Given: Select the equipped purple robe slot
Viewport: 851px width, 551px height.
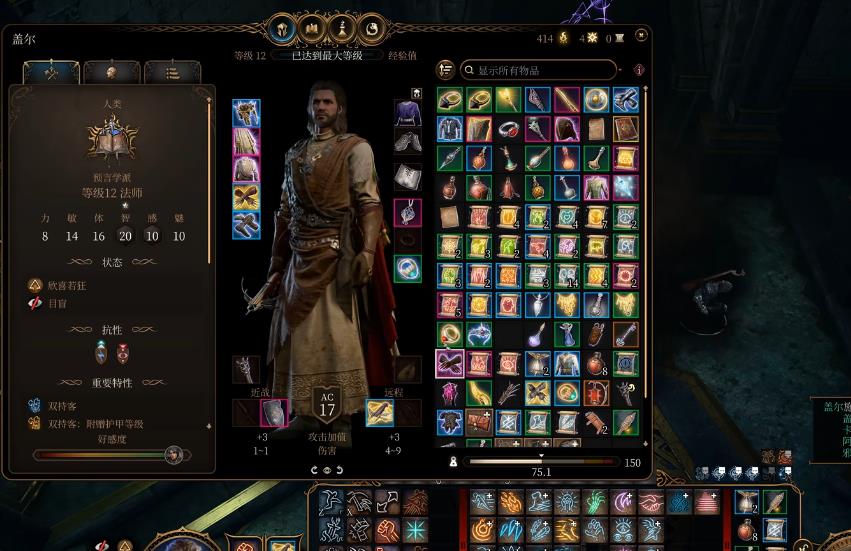Looking at the screenshot, I should tap(407, 113).
